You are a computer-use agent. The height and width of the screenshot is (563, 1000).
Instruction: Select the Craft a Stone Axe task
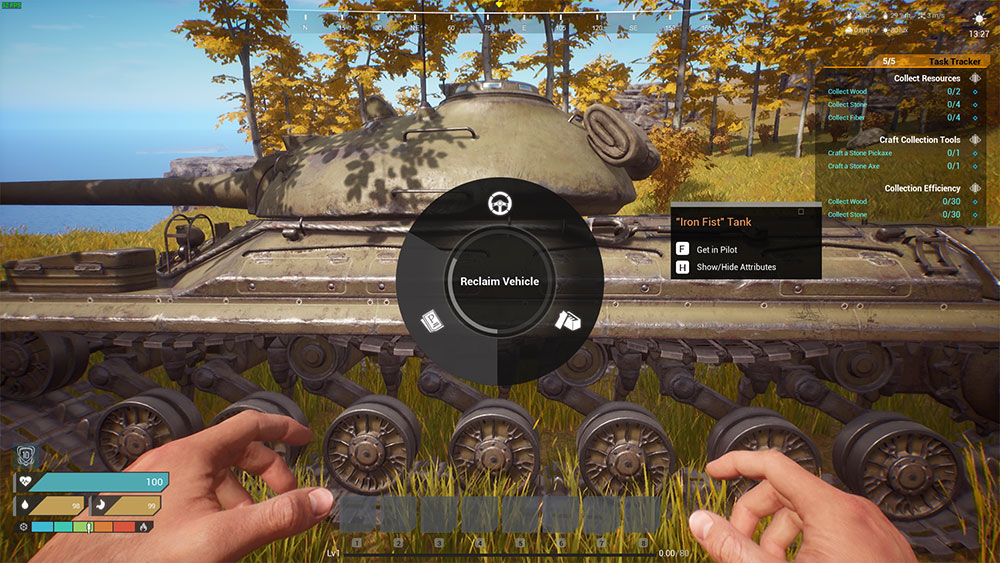click(853, 166)
